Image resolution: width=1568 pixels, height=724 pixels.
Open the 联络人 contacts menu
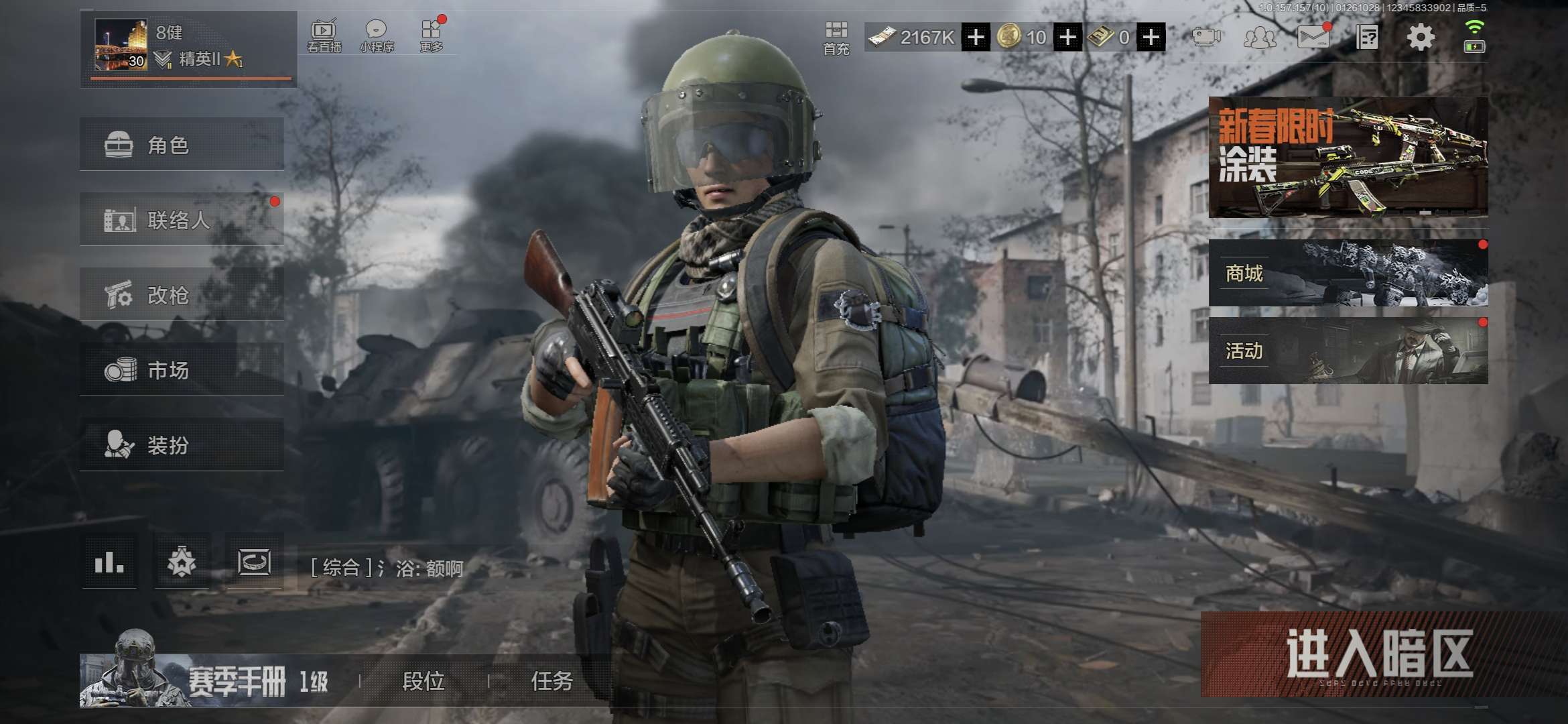(x=181, y=219)
